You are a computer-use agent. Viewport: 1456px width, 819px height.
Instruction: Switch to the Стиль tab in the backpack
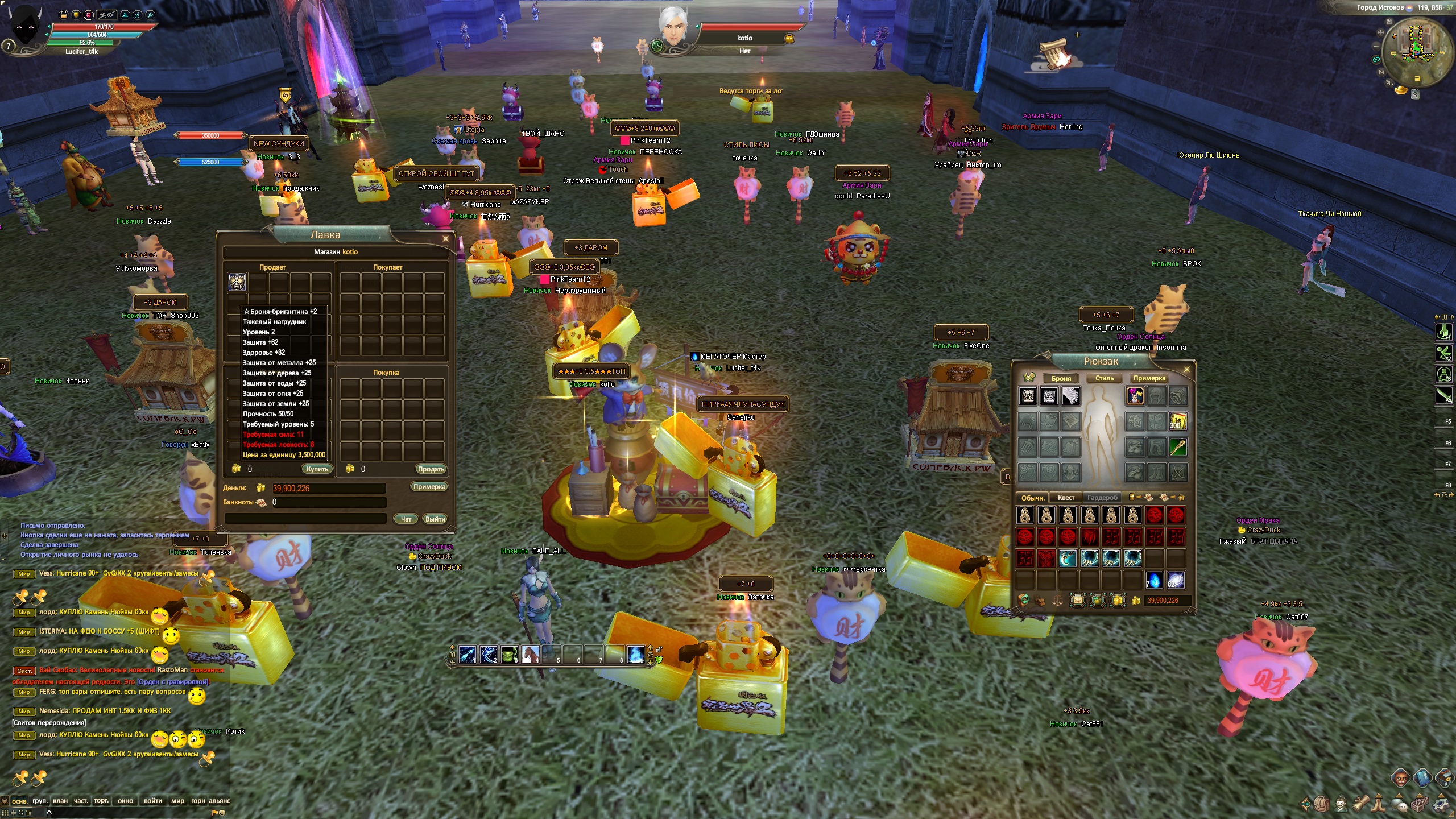1104,378
